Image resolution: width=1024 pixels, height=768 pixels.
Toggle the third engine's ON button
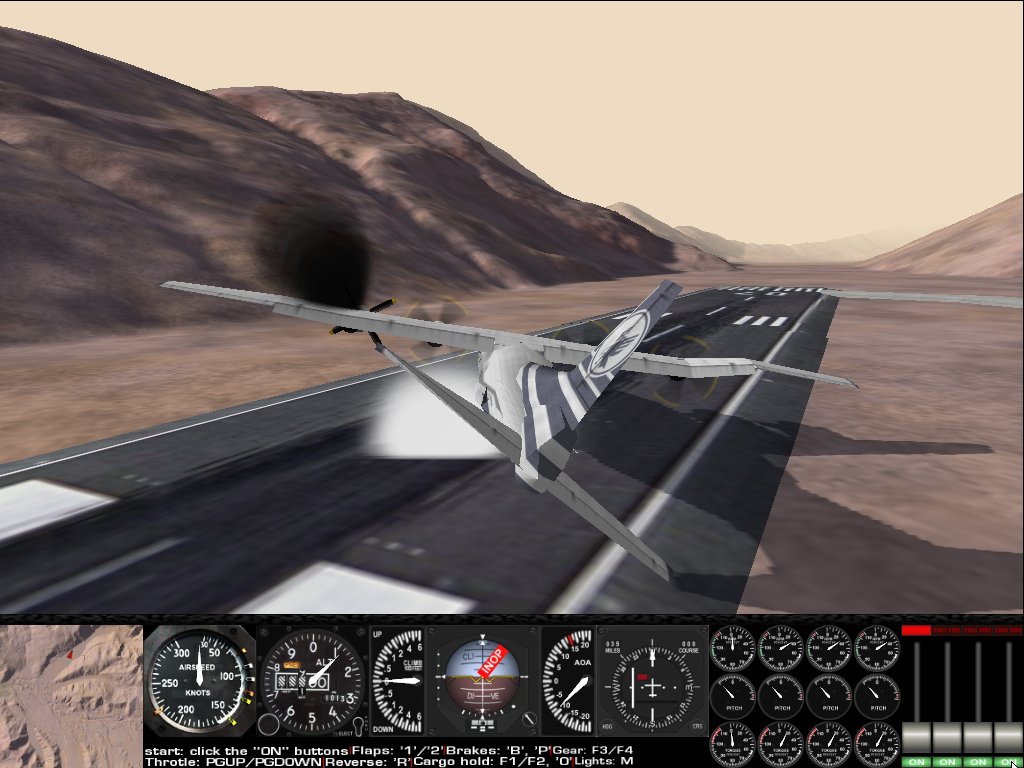pyautogui.click(x=977, y=762)
